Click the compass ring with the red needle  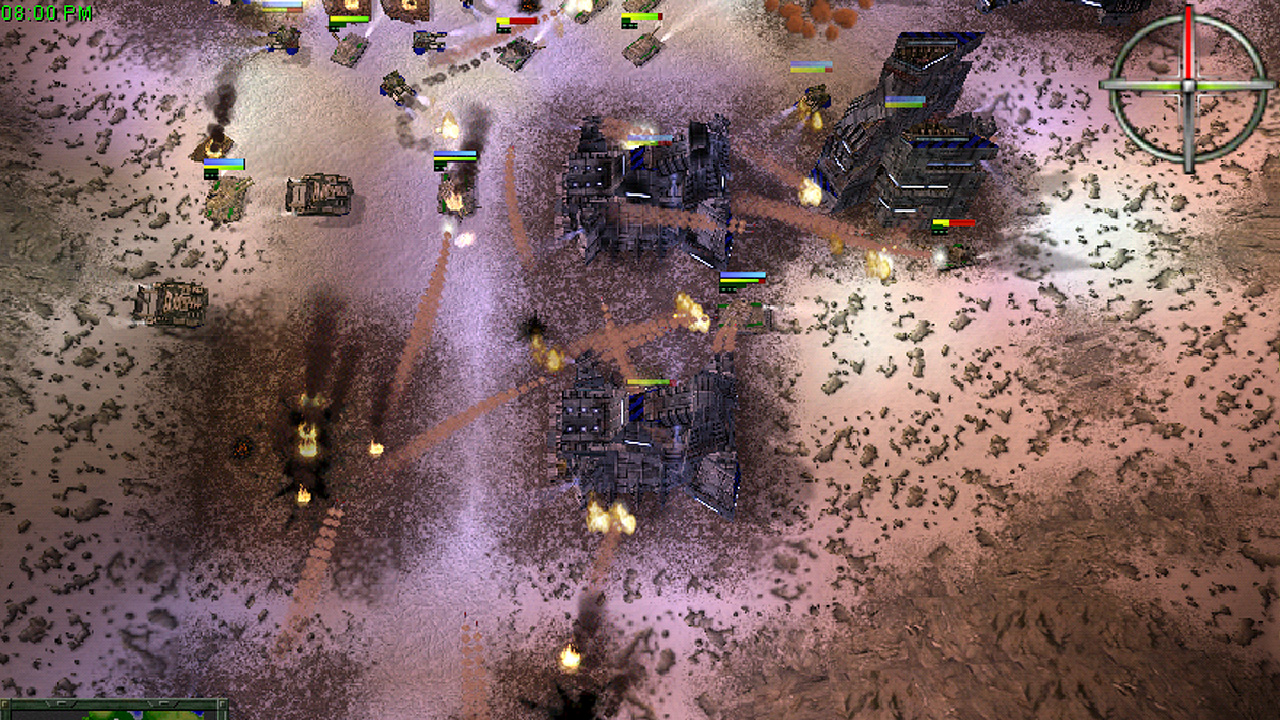coord(1188,85)
